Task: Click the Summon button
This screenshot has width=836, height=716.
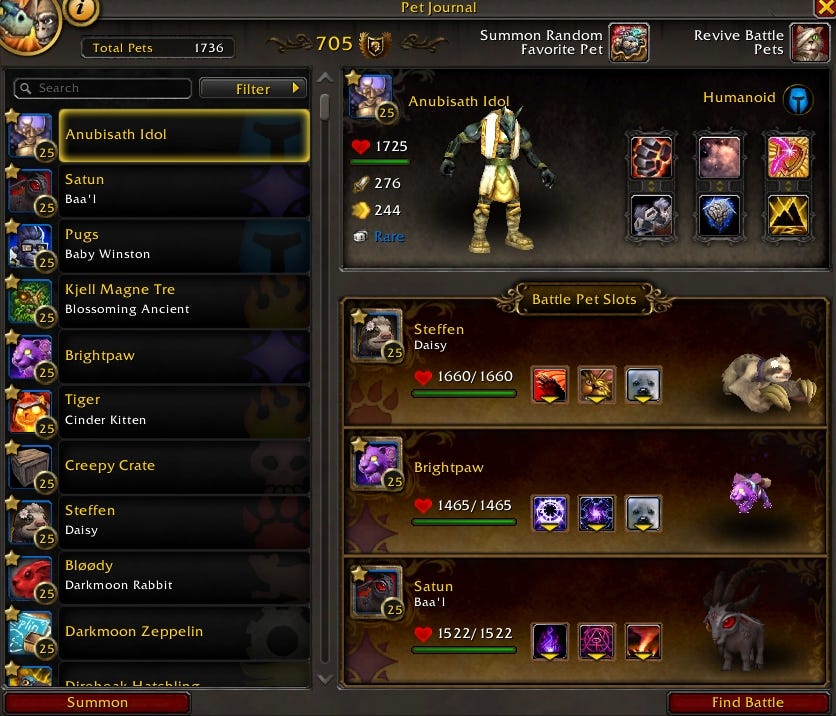Action: [x=97, y=702]
